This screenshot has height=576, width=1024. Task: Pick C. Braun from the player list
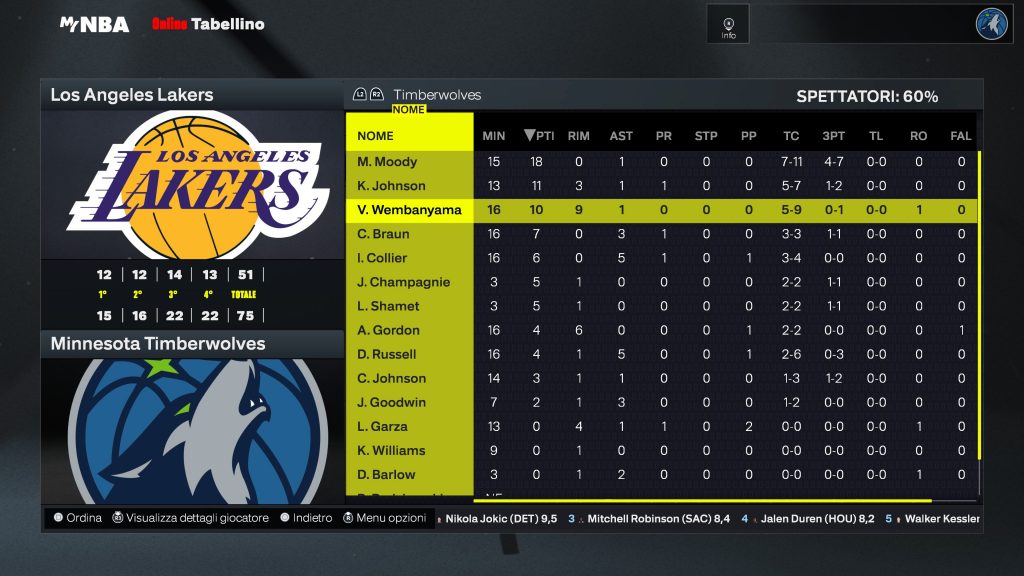pos(385,234)
